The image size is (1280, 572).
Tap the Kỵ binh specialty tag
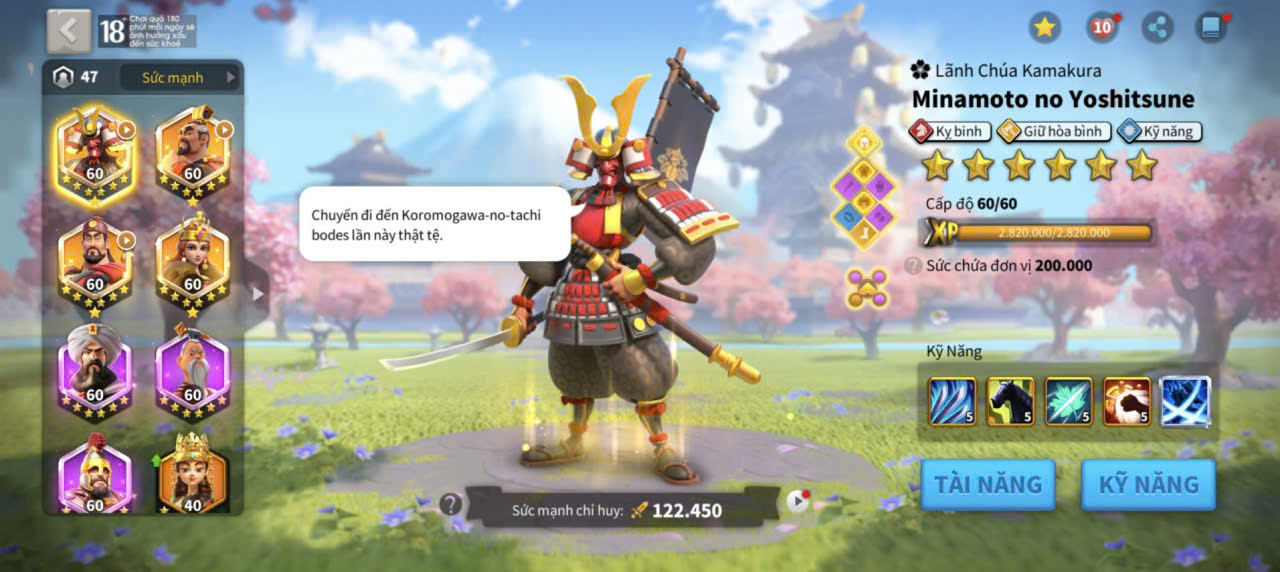click(x=949, y=131)
